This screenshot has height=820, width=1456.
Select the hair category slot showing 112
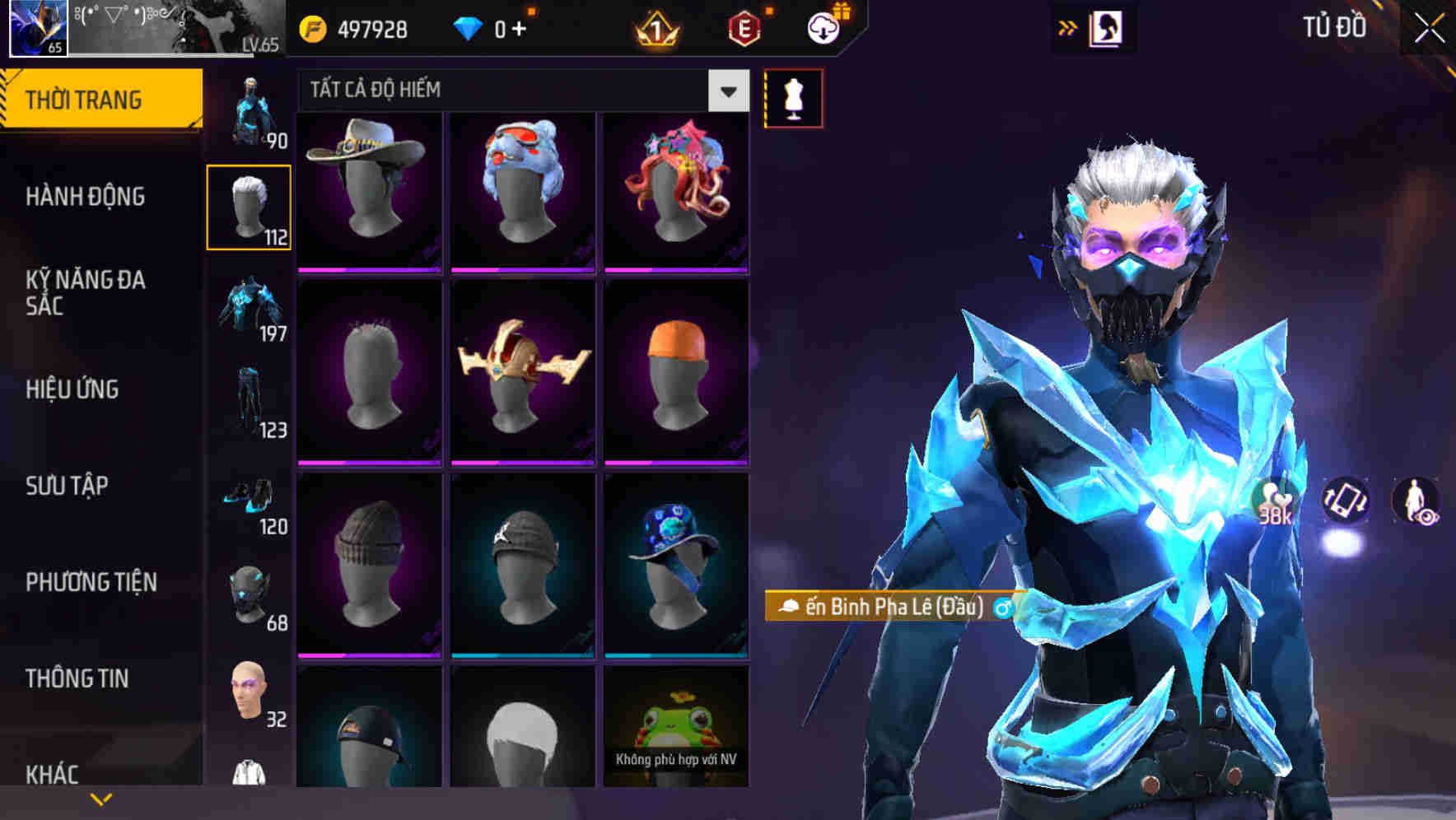[x=250, y=206]
